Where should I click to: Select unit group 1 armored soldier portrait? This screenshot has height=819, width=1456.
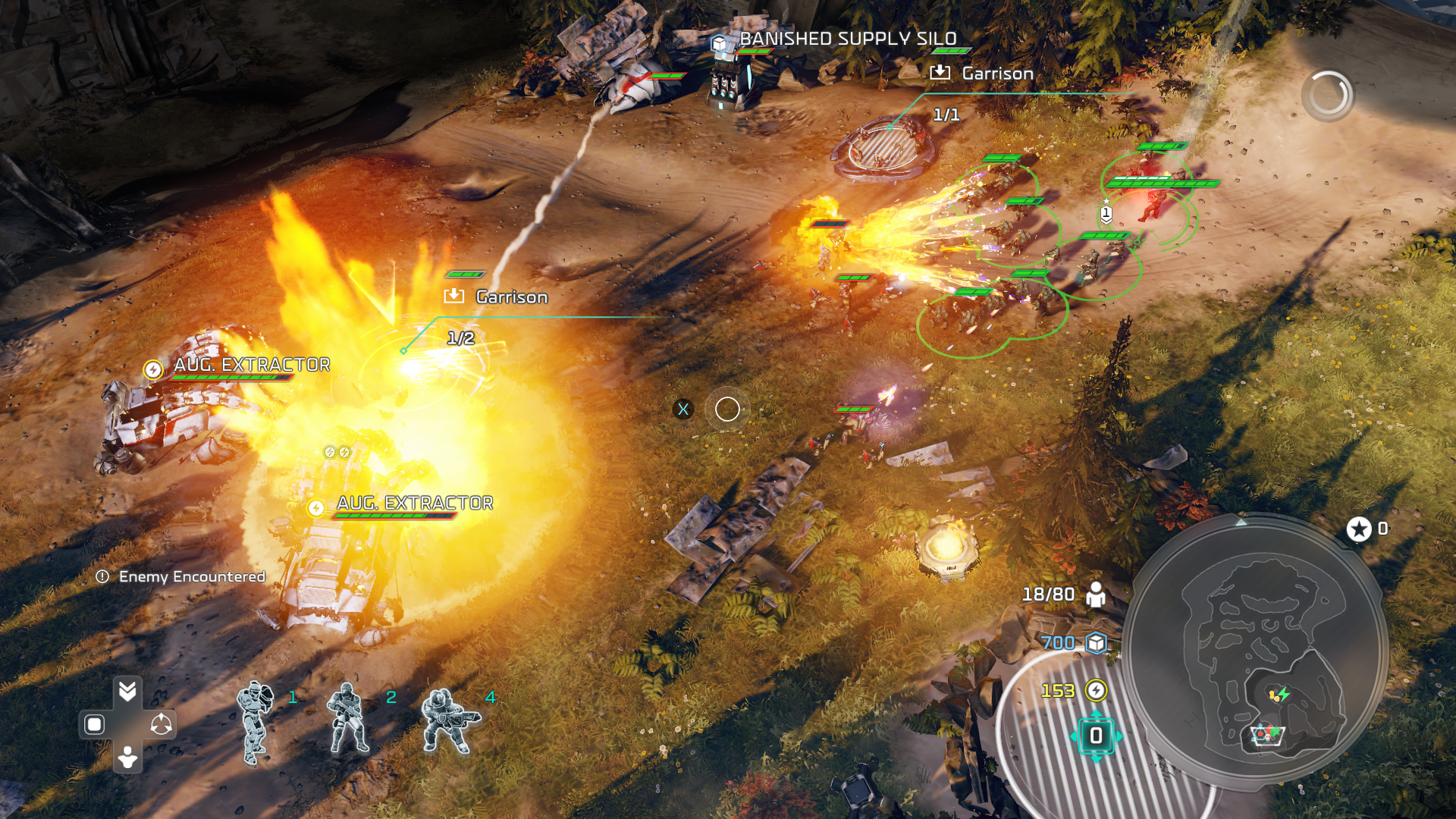256,723
